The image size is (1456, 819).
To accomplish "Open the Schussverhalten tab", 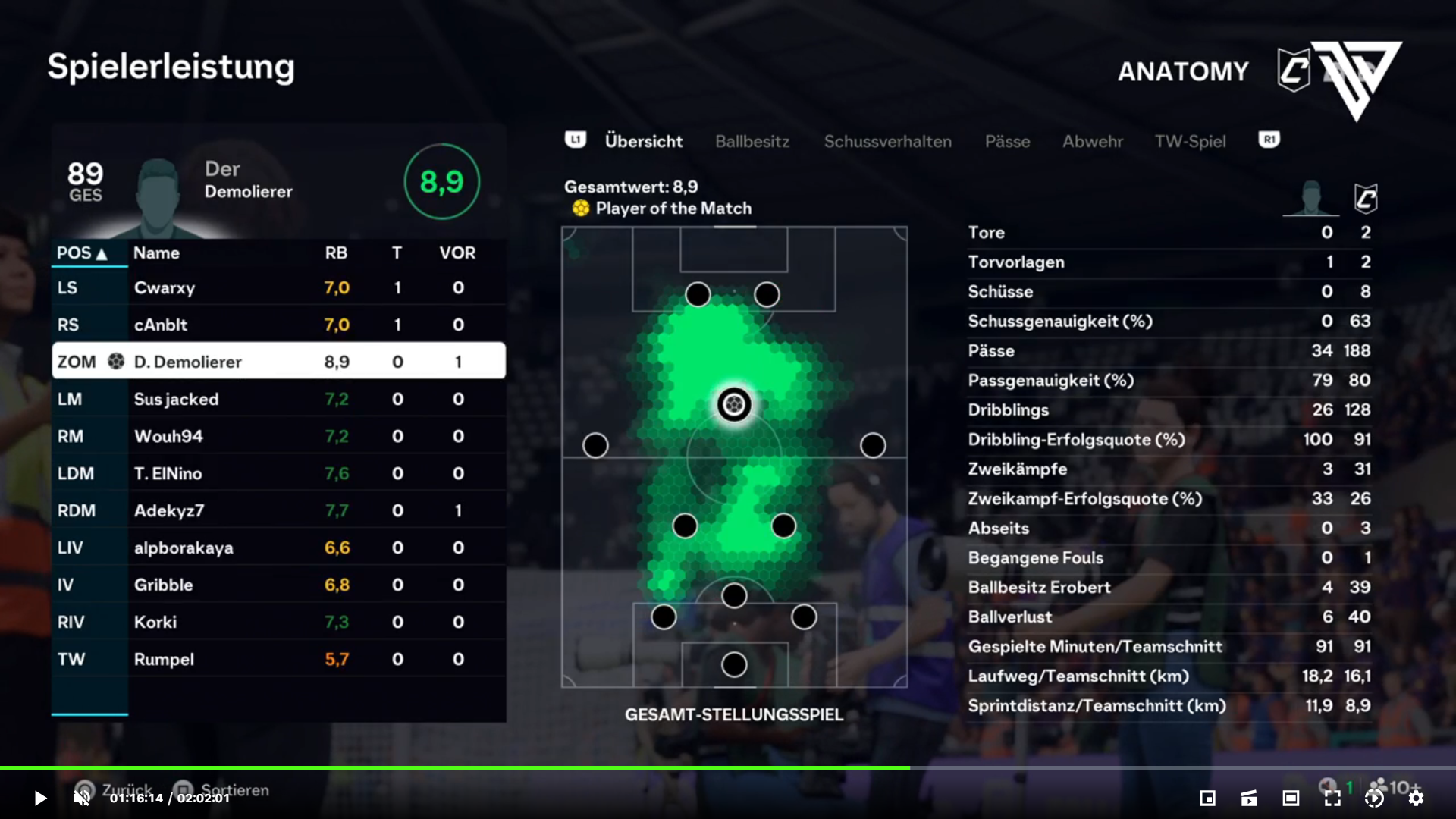I will (x=887, y=142).
